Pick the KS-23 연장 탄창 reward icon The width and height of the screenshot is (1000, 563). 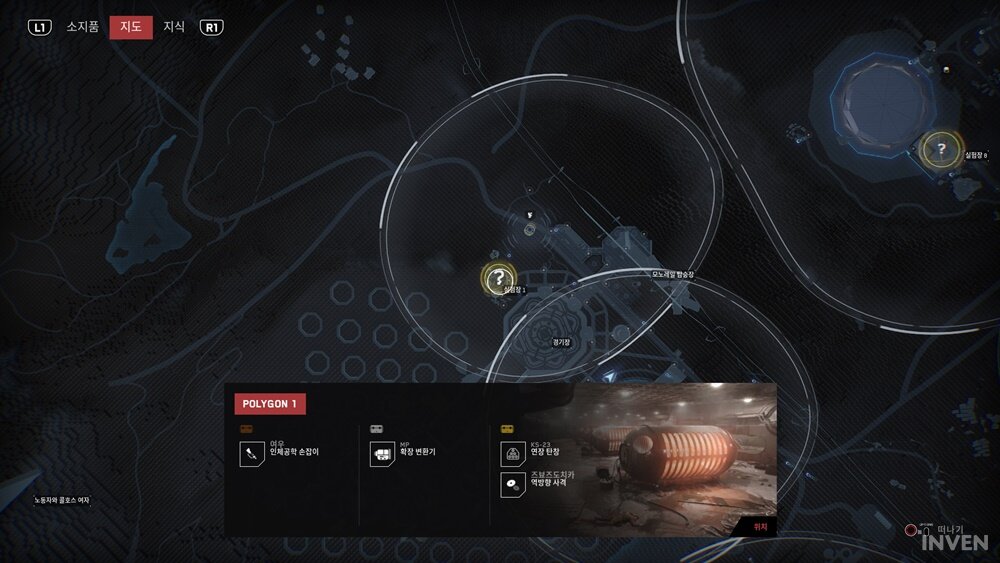(x=512, y=455)
